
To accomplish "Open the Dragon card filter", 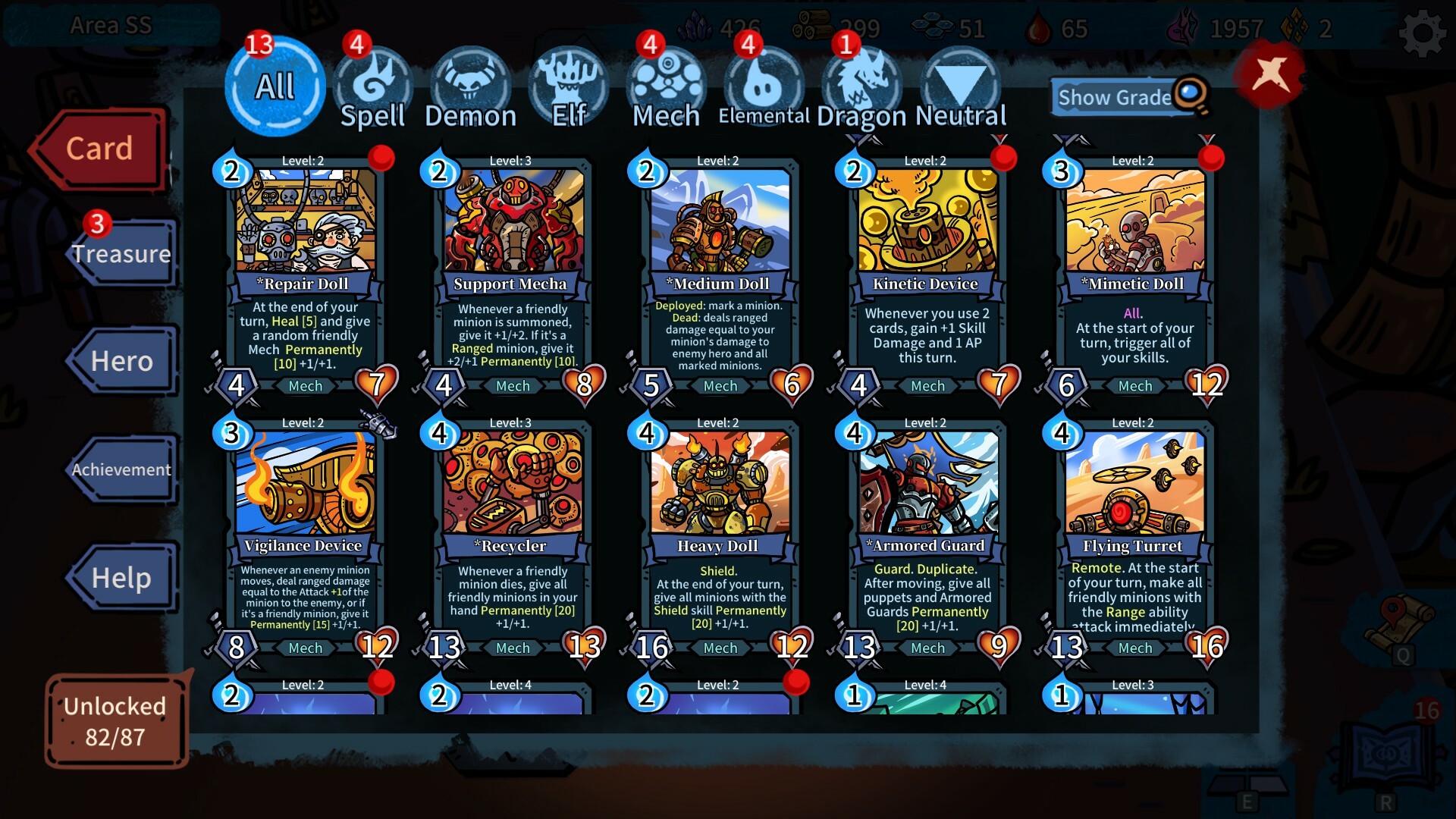I will coord(861,83).
